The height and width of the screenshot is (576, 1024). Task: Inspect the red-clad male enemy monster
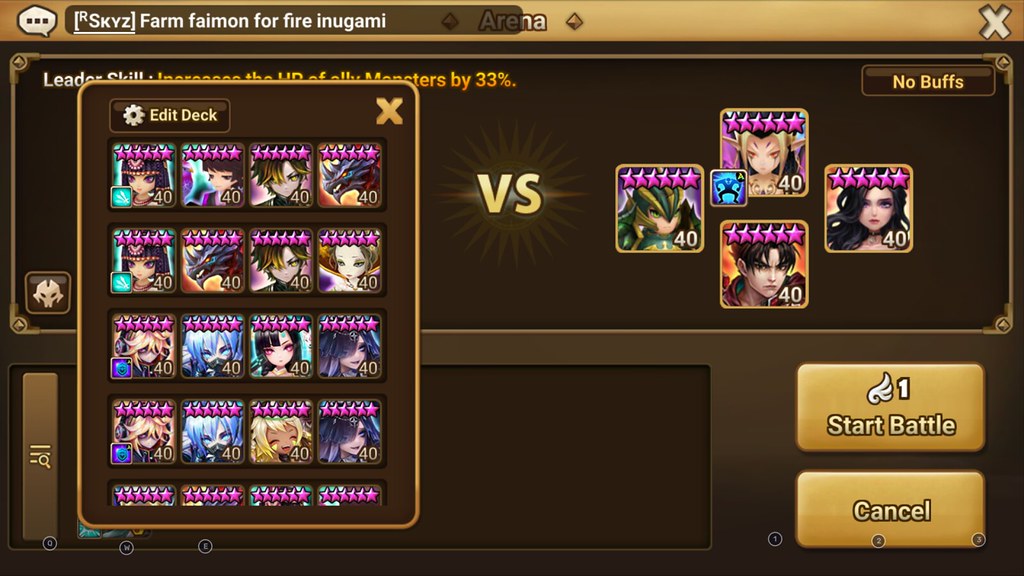[764, 264]
